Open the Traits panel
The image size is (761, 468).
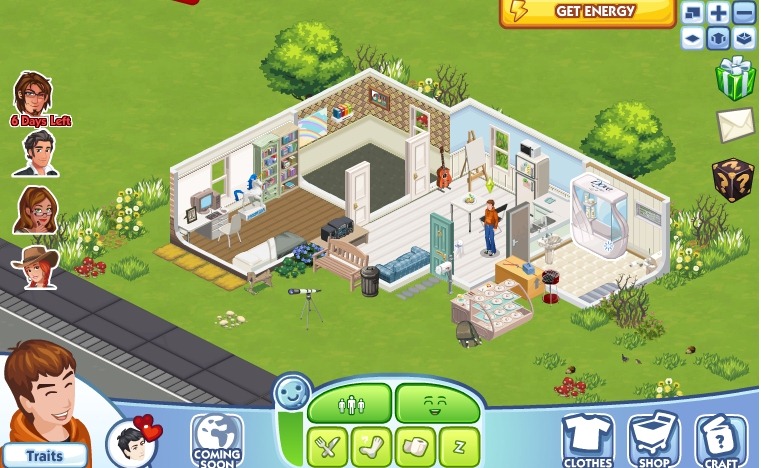point(44,455)
